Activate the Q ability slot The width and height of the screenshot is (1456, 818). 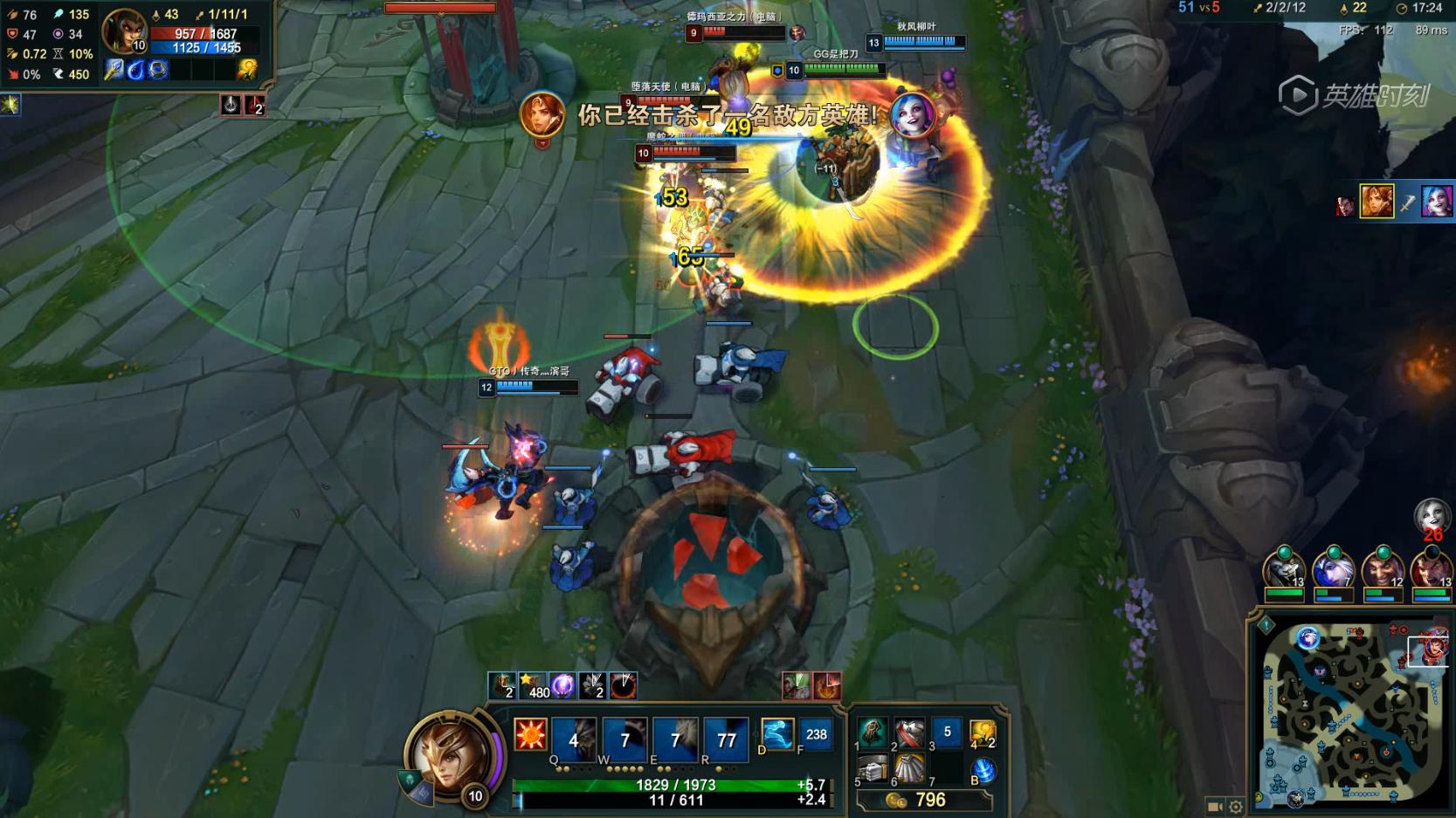[574, 739]
